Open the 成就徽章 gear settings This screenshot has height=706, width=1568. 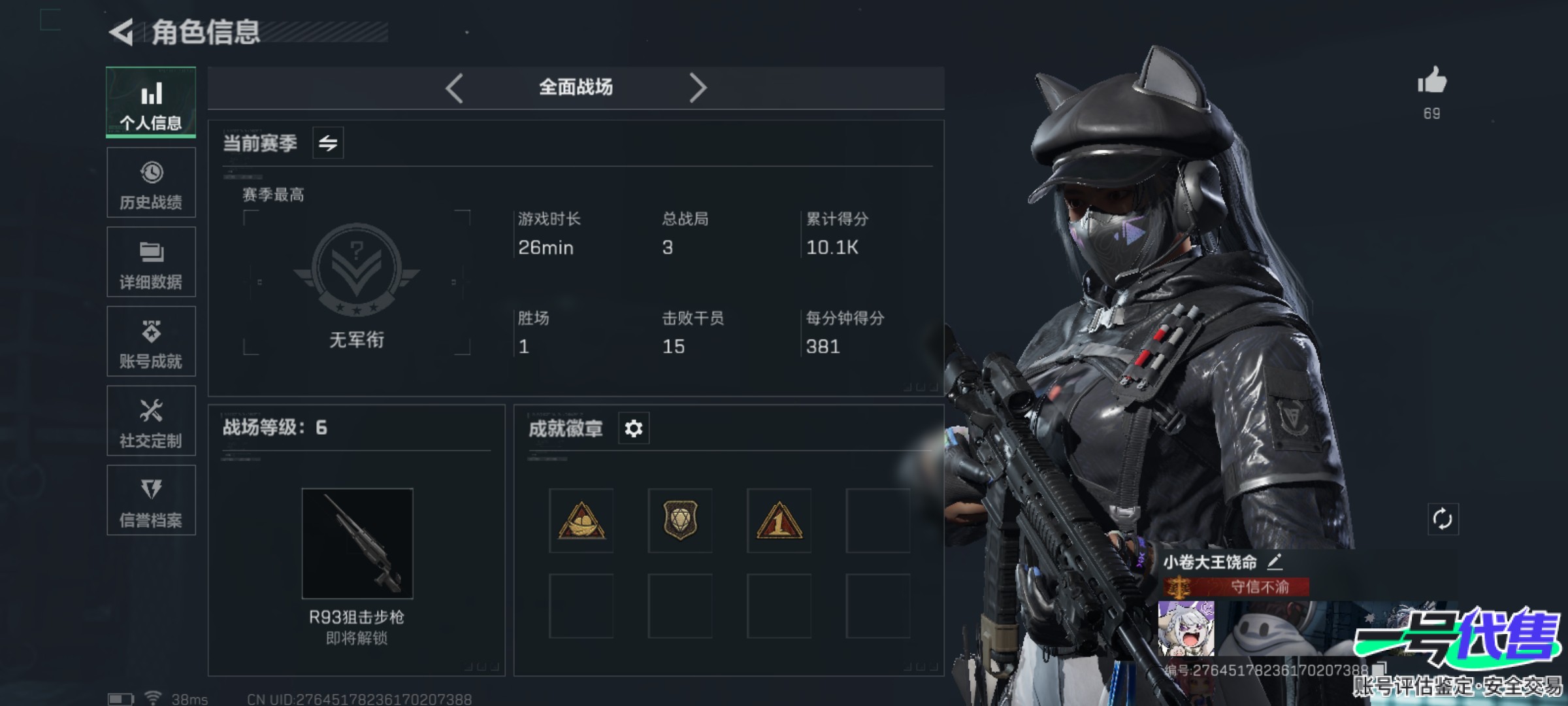point(634,428)
